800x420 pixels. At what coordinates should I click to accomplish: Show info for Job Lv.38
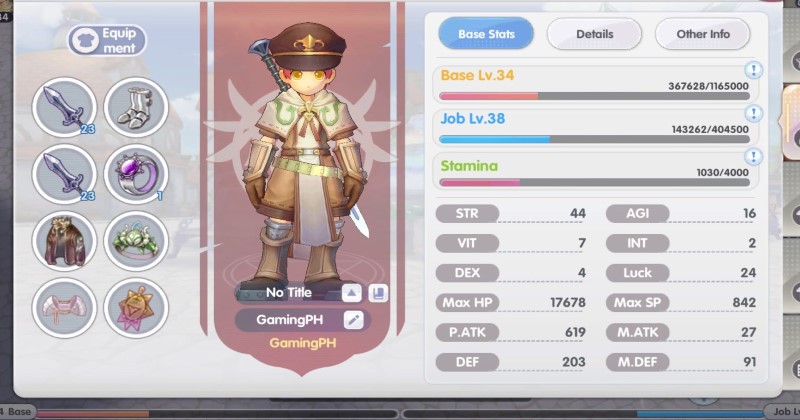coord(753,113)
